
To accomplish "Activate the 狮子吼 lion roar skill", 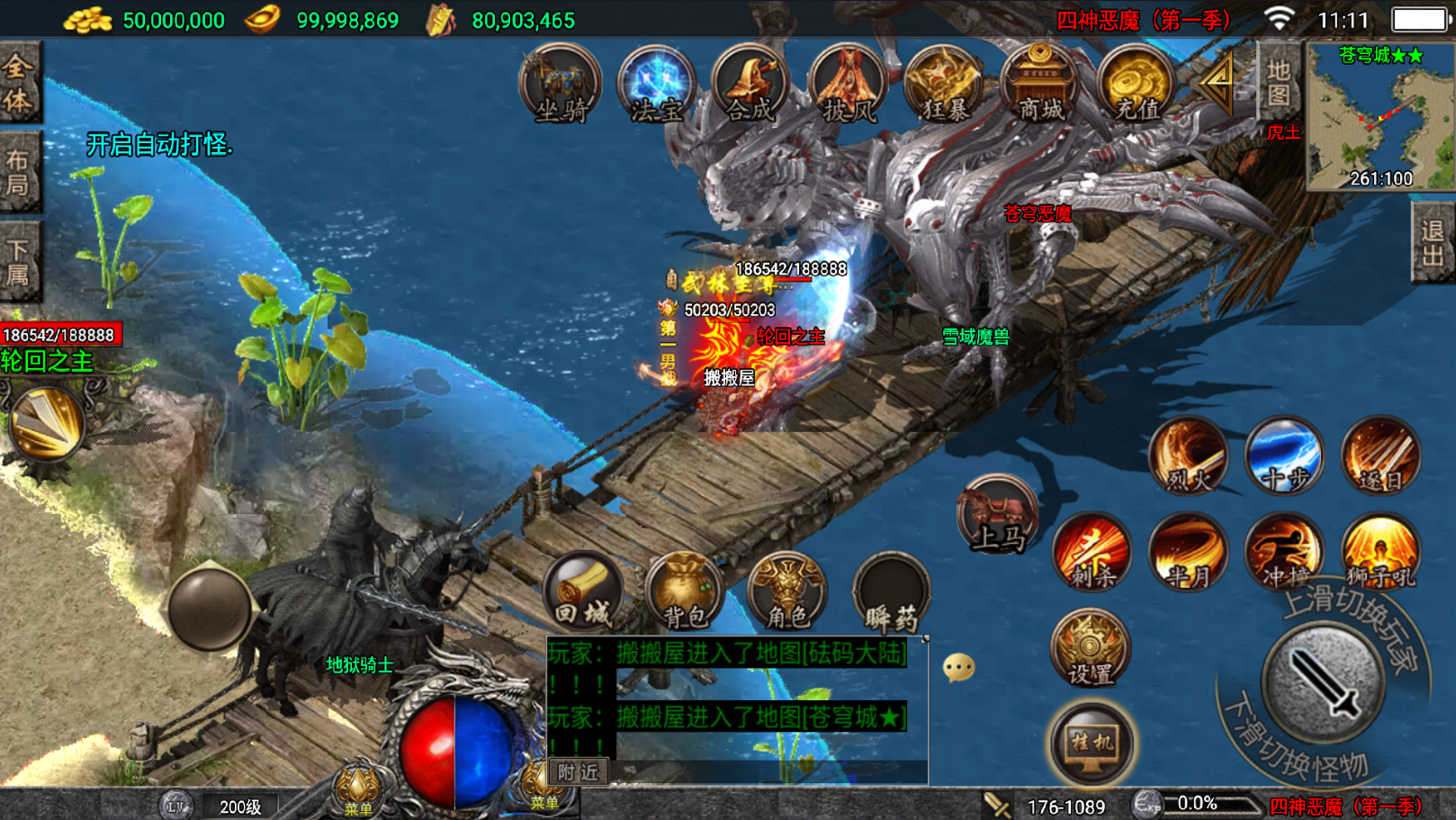I will tap(1380, 552).
